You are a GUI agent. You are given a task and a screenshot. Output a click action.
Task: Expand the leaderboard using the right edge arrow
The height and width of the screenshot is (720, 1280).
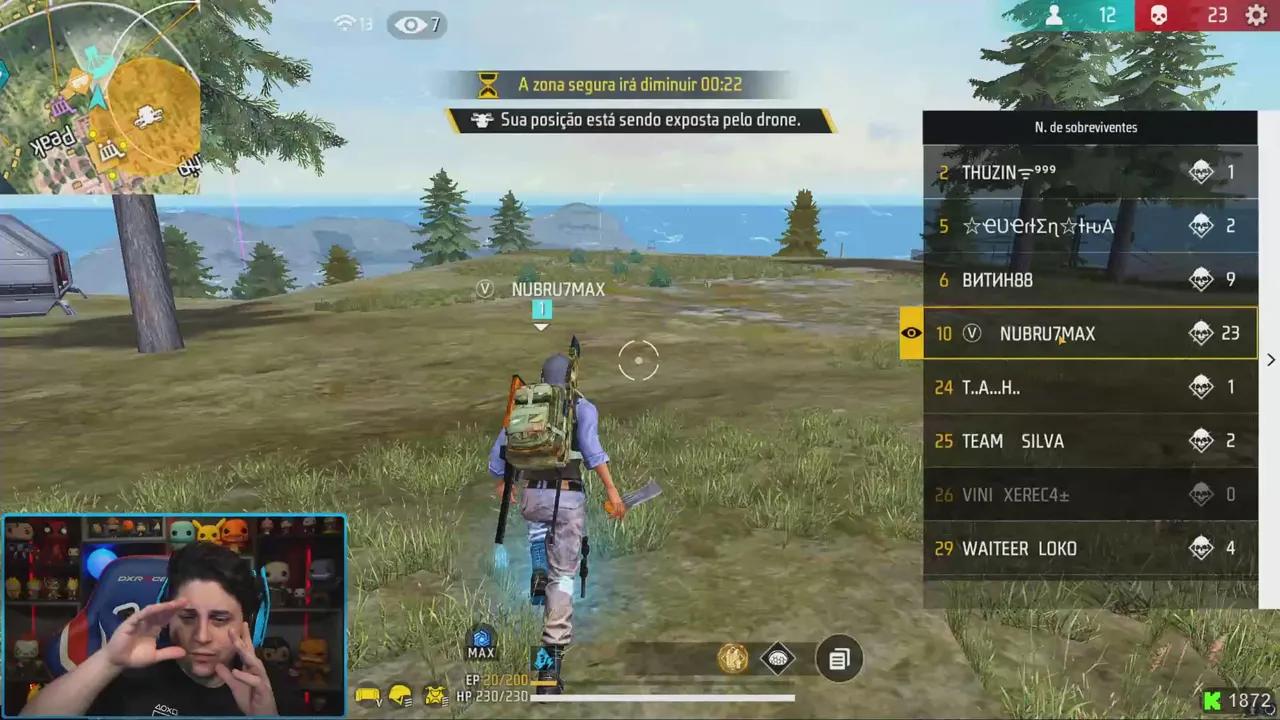click(1270, 359)
